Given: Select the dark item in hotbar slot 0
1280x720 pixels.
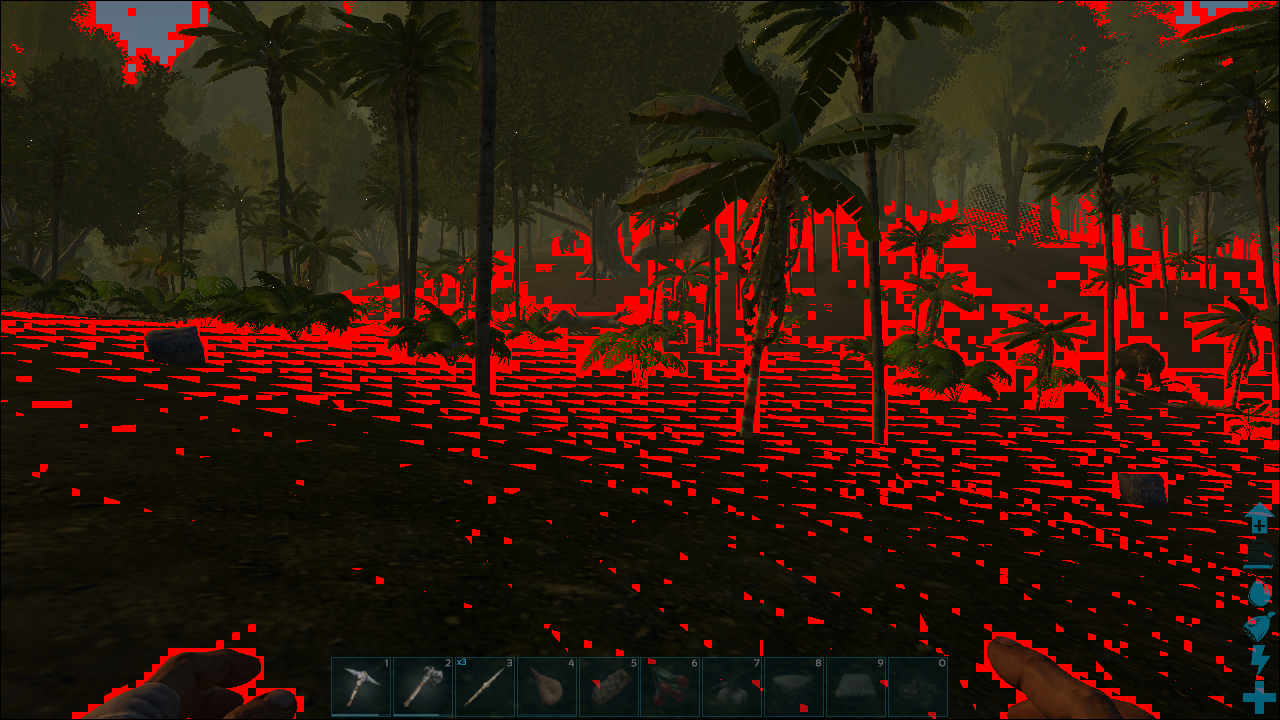Looking at the screenshot, I should click(x=918, y=686).
